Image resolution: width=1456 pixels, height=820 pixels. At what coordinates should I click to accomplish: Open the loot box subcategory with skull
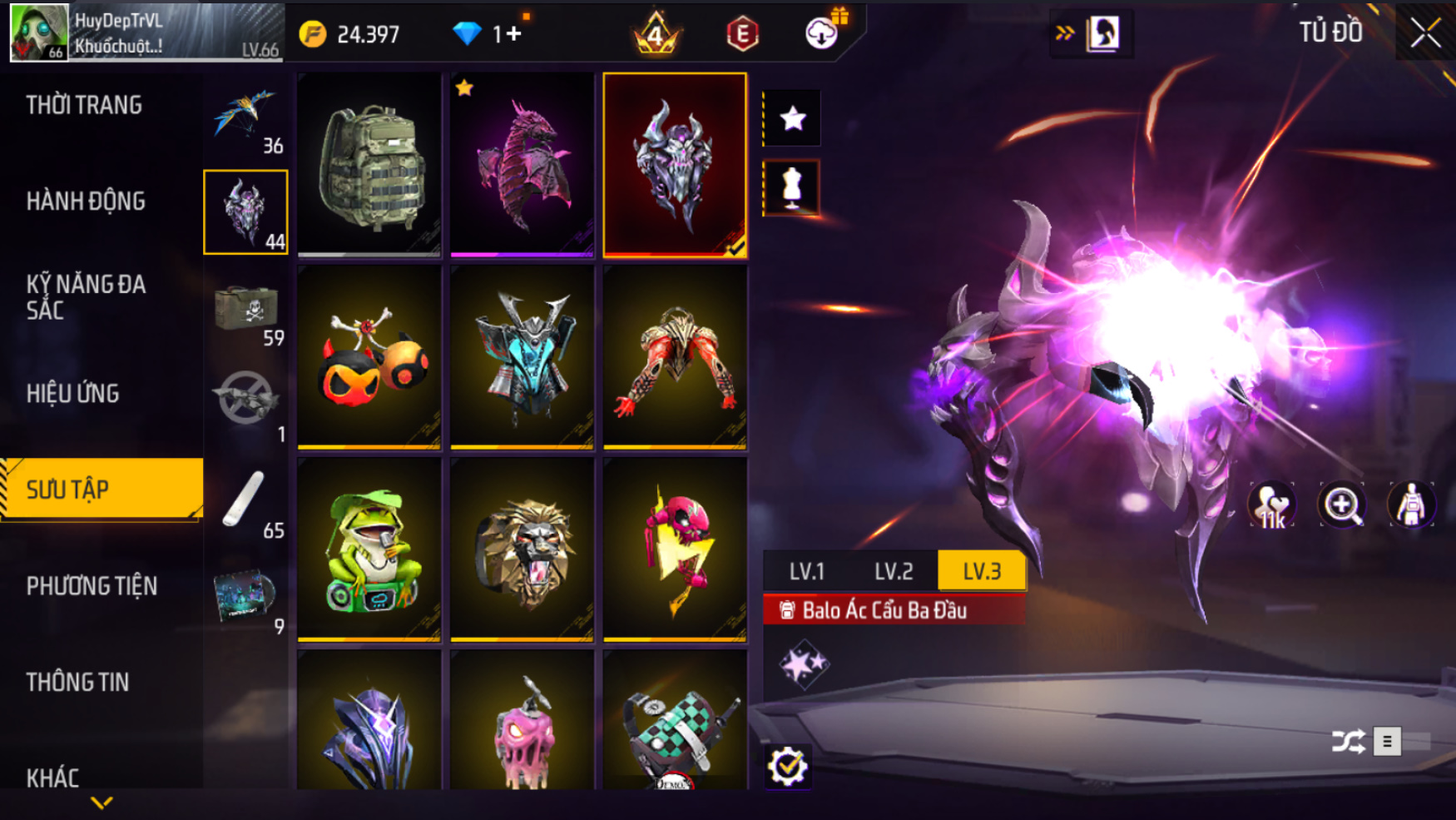[x=246, y=309]
